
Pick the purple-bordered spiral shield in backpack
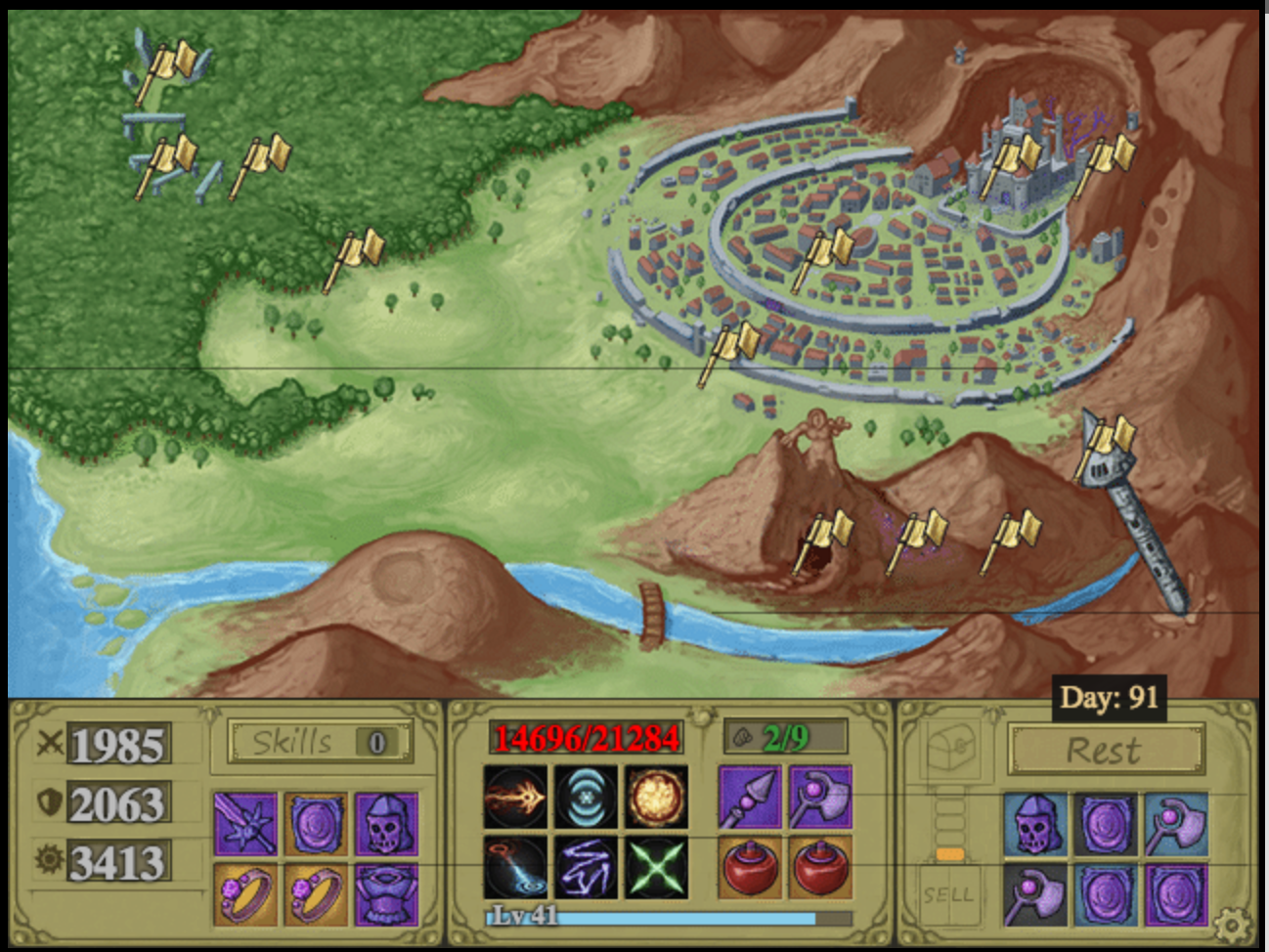pos(1175,893)
